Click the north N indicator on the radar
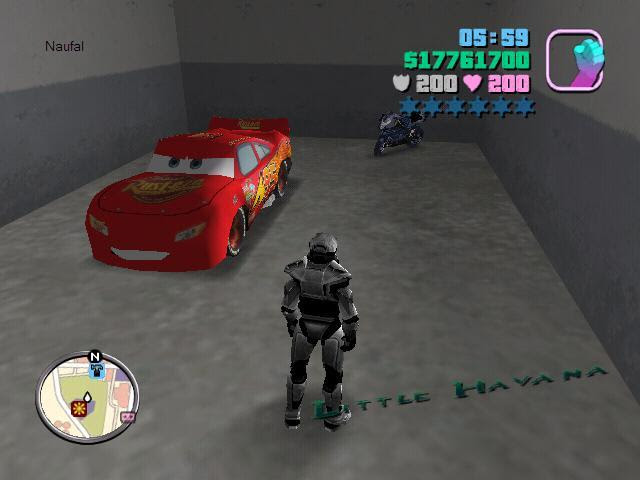Image resolution: width=640 pixels, height=480 pixels. [x=95, y=356]
